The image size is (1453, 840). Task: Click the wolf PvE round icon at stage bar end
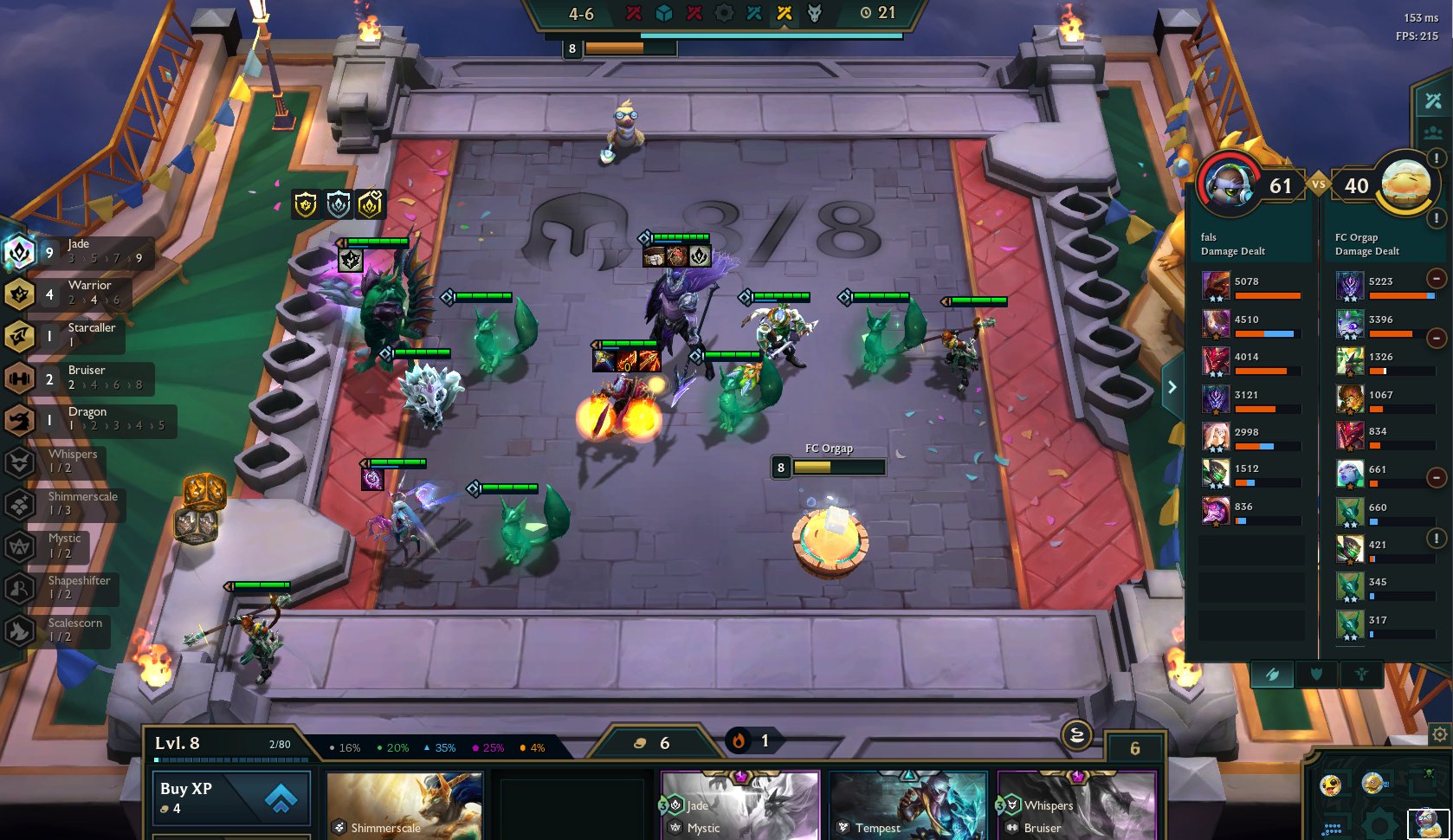click(812, 12)
